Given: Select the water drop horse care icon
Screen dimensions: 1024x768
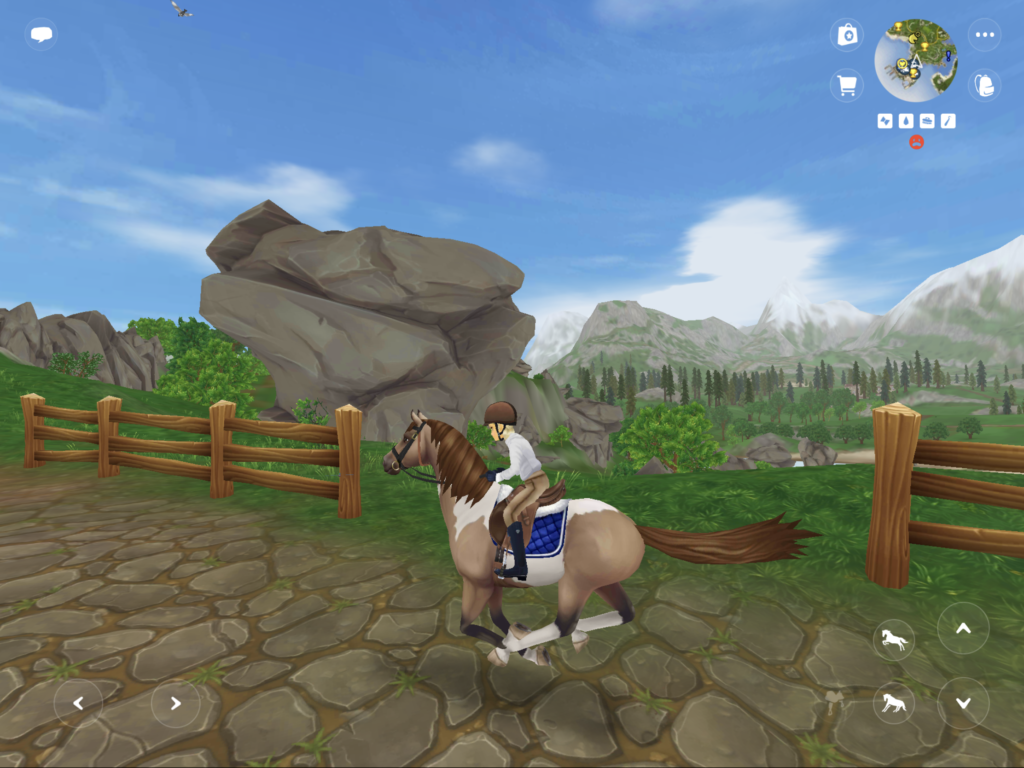Looking at the screenshot, I should tap(906, 121).
